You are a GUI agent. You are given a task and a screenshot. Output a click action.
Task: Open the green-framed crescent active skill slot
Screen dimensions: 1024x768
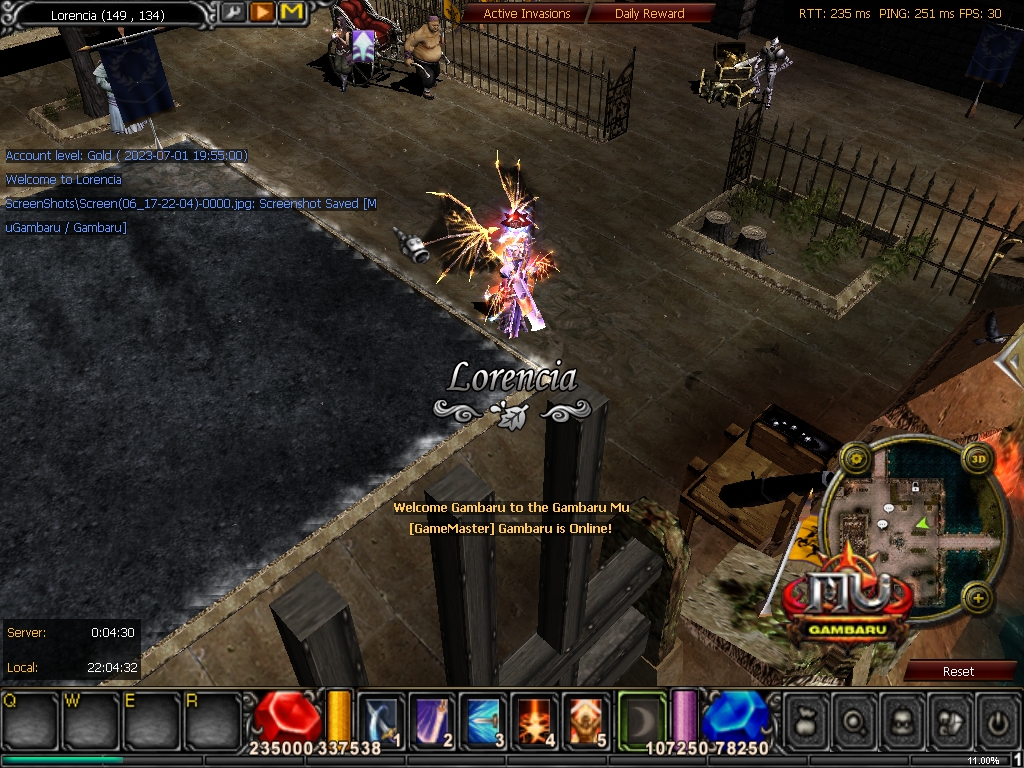click(x=641, y=717)
